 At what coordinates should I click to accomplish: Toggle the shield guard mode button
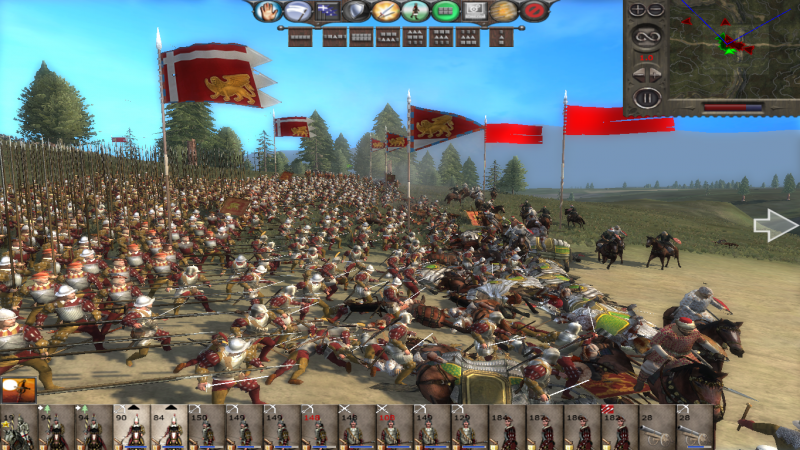pos(356,11)
